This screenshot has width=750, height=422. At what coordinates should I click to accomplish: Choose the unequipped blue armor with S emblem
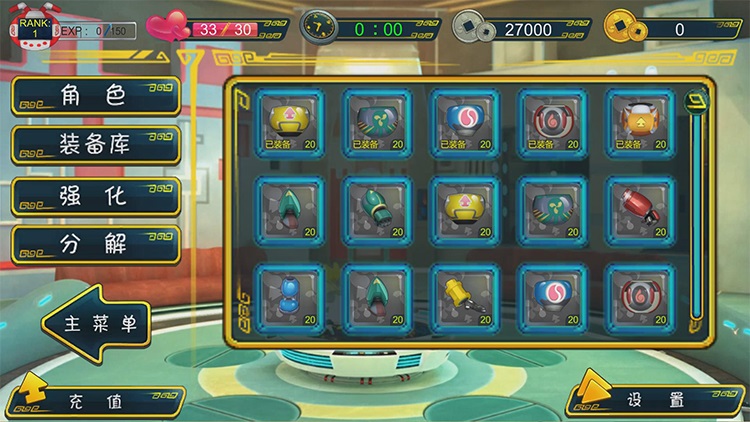pyautogui.click(x=551, y=298)
